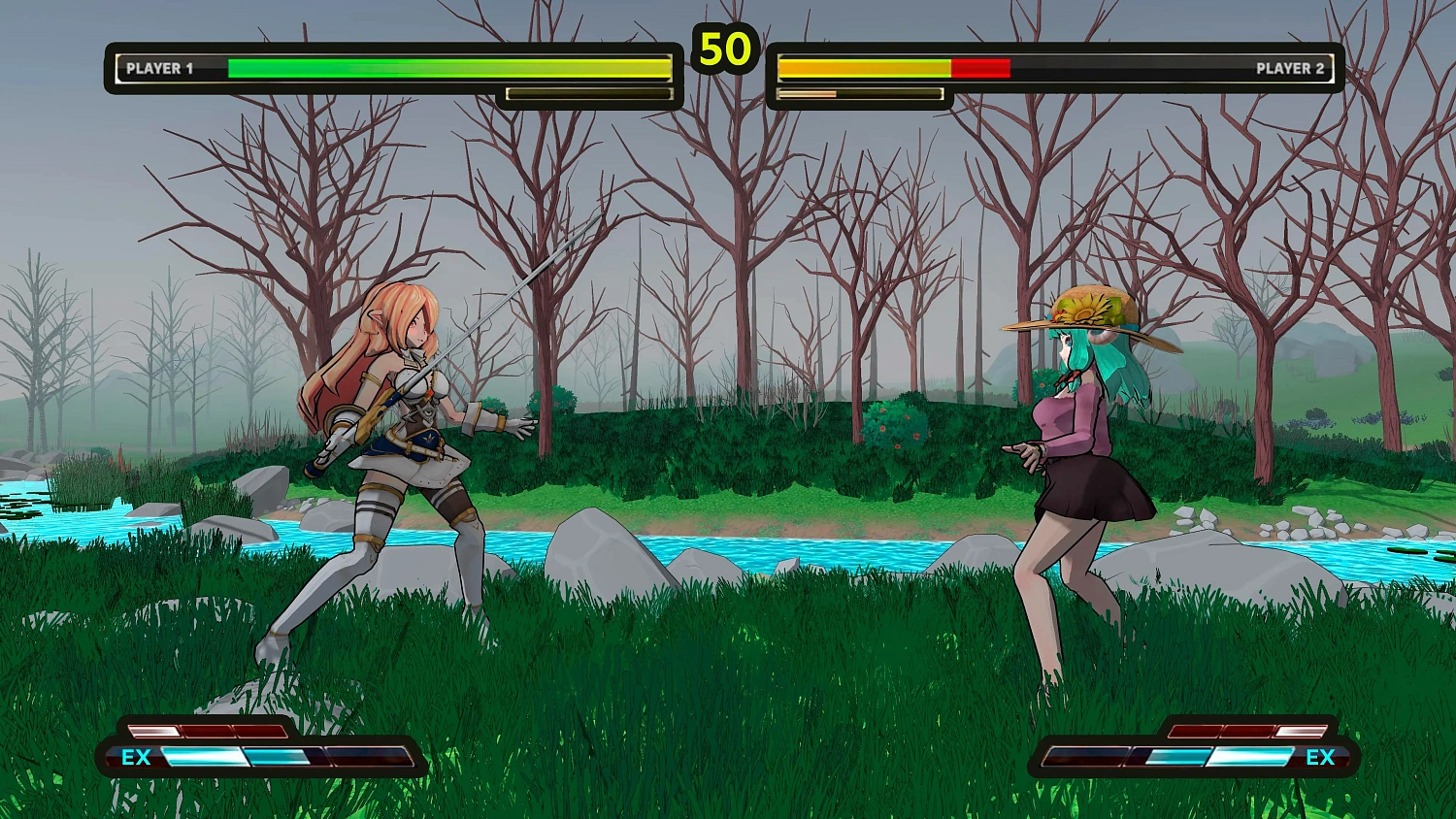Click Player 2's depleted red health section
1456x819 pixels.
click(980, 68)
